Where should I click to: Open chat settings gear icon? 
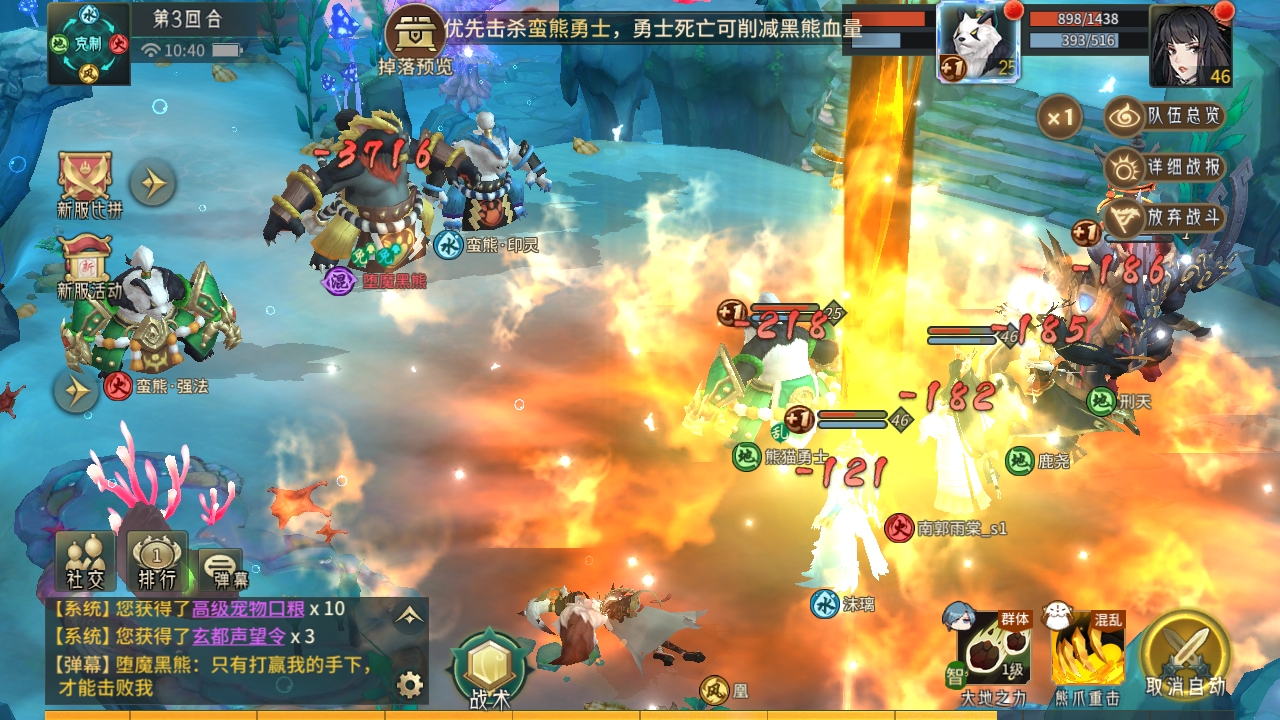pyautogui.click(x=409, y=684)
